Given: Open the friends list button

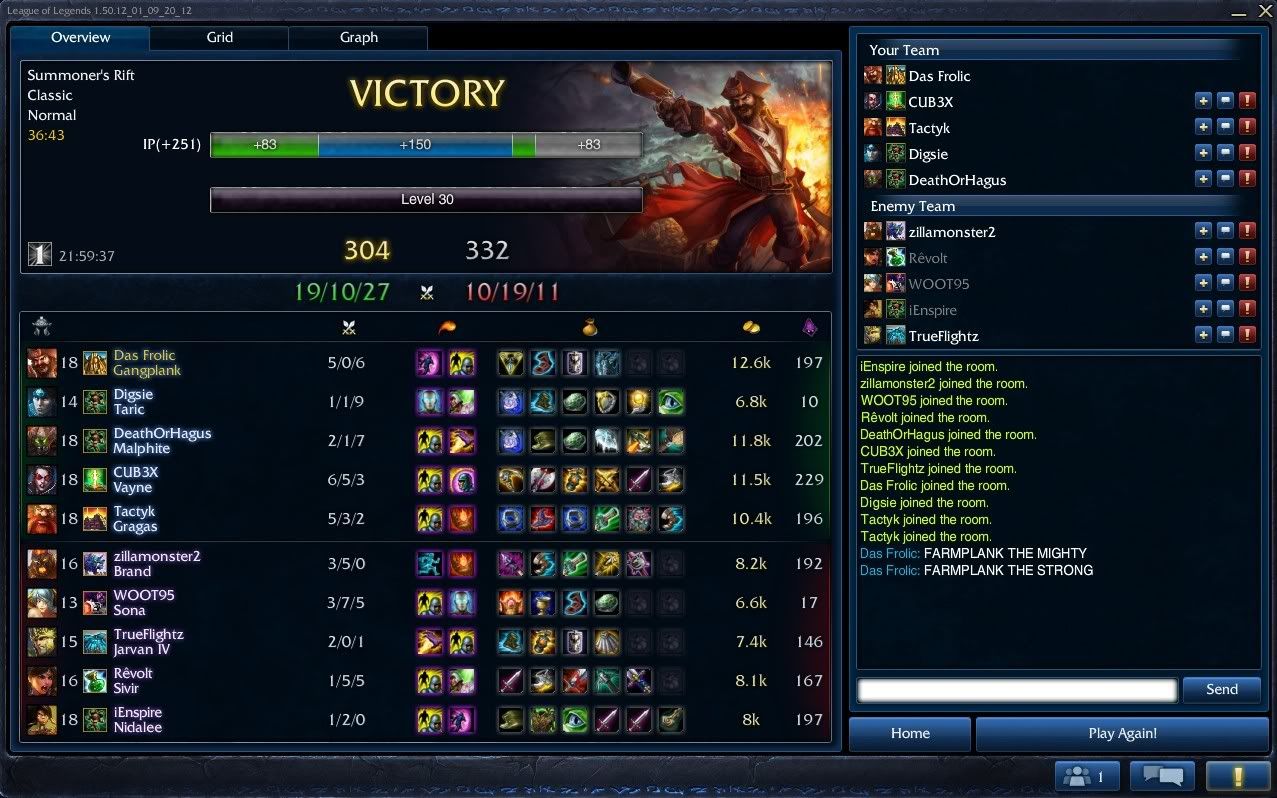Looking at the screenshot, I should (1084, 776).
